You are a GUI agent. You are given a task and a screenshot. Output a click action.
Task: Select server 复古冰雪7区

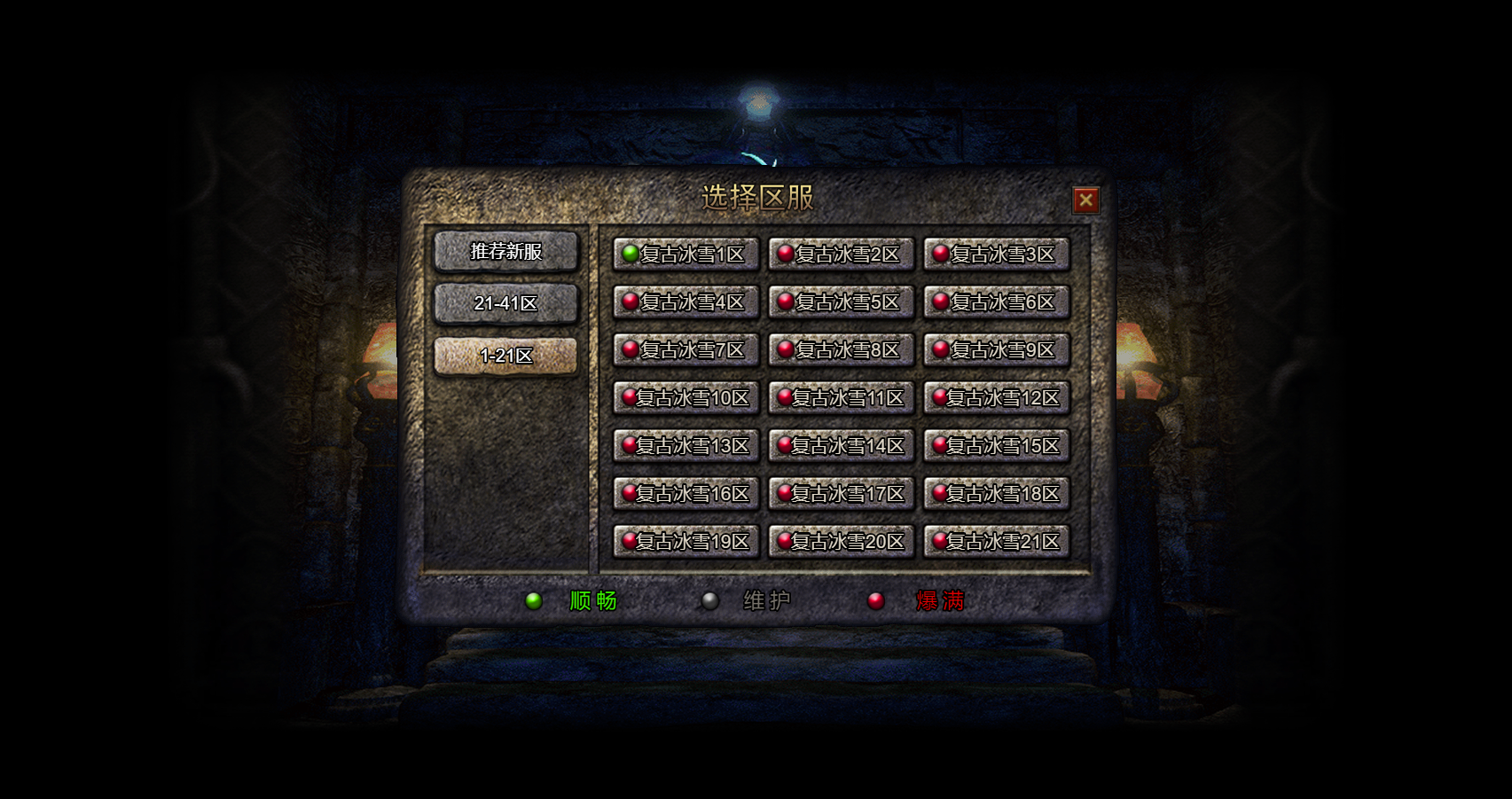[x=685, y=350]
